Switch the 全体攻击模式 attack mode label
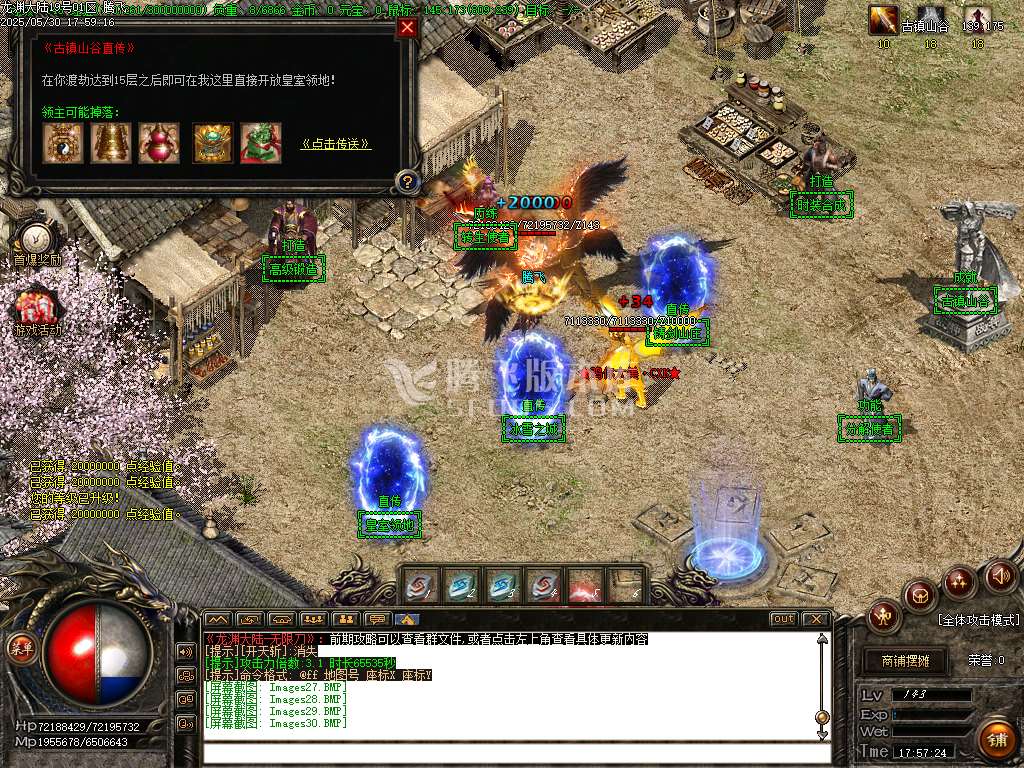This screenshot has height=768, width=1024. coord(978,620)
